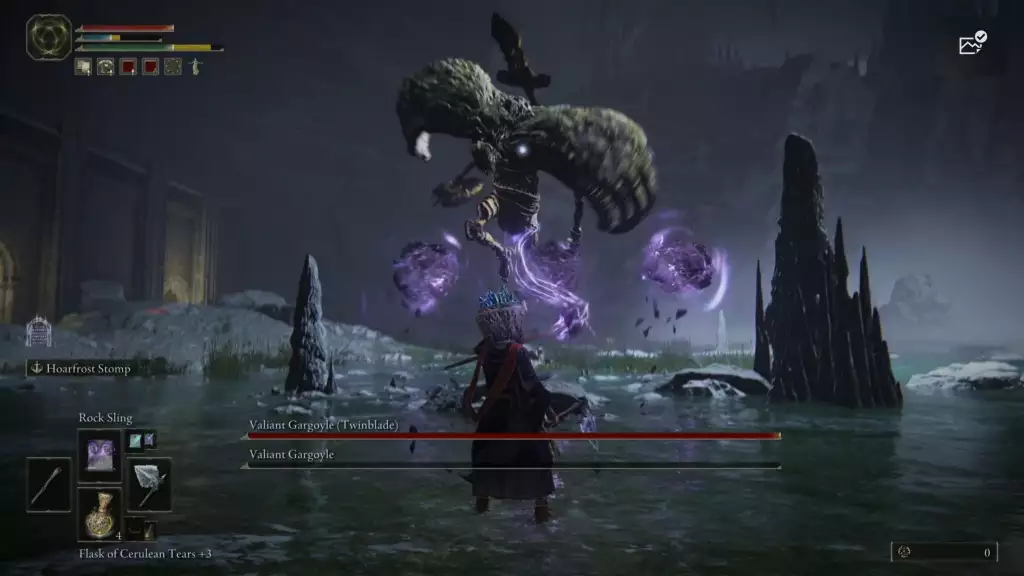Click the rune counter box

(x=944, y=551)
